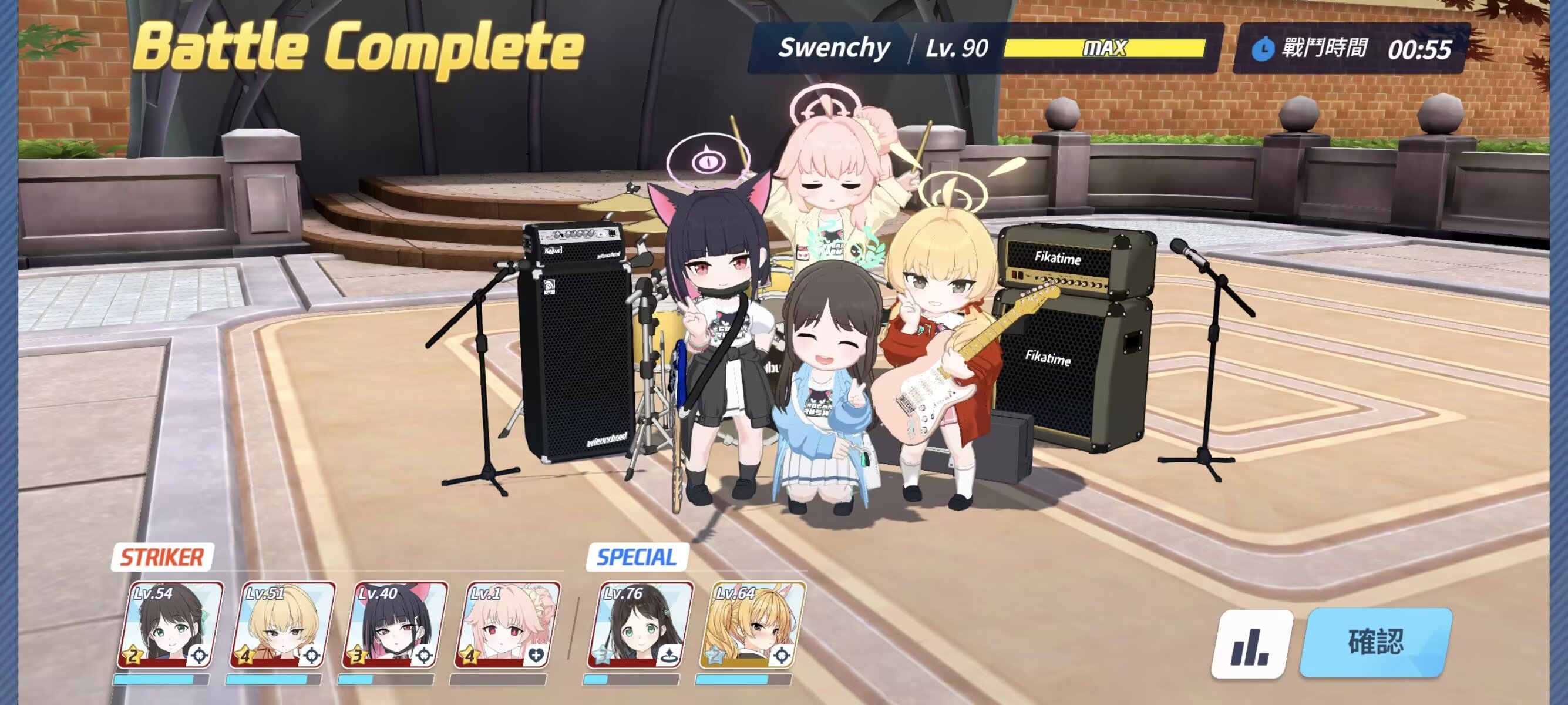Confirm the battle result with 確認
This screenshot has height=705, width=1568.
[x=1375, y=642]
